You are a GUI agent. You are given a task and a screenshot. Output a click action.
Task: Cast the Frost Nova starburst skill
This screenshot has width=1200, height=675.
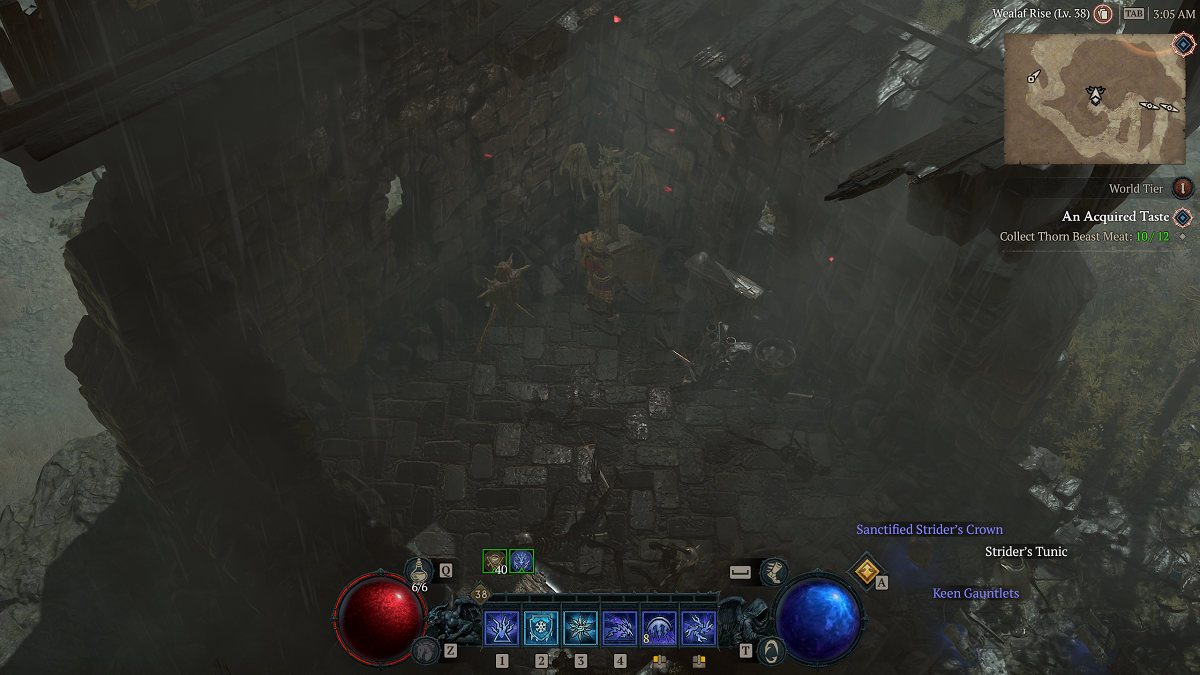pos(580,629)
